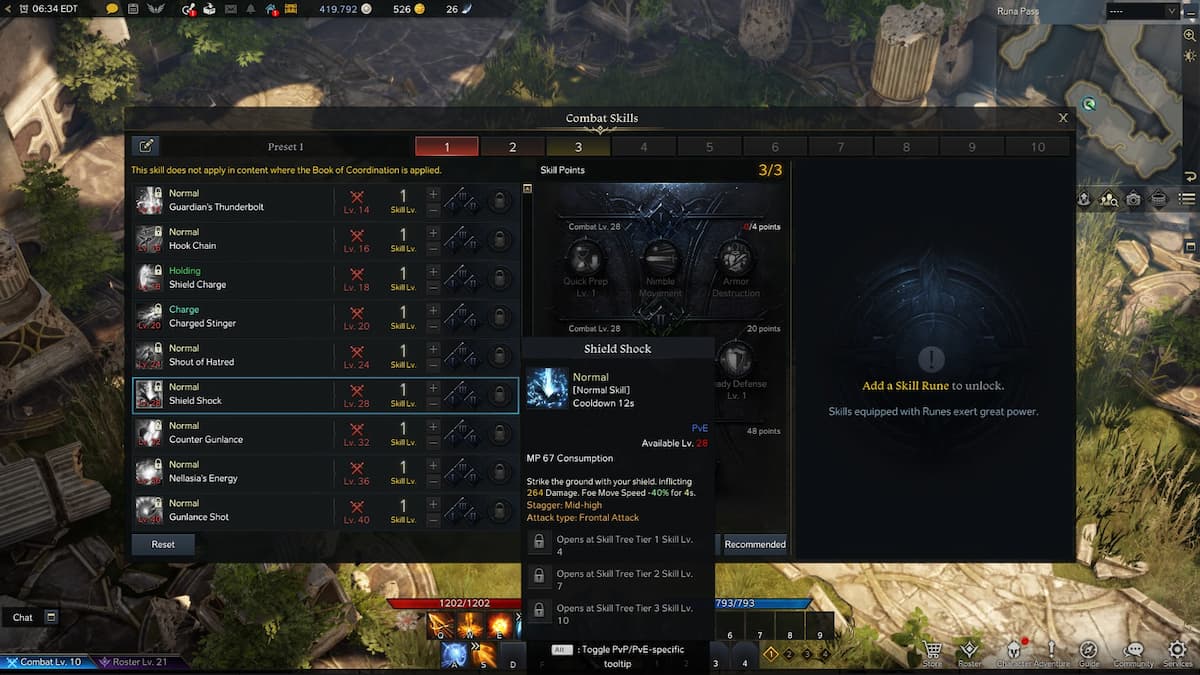The width and height of the screenshot is (1200, 675).
Task: Switch to skill preset tab 3
Action: 578,147
